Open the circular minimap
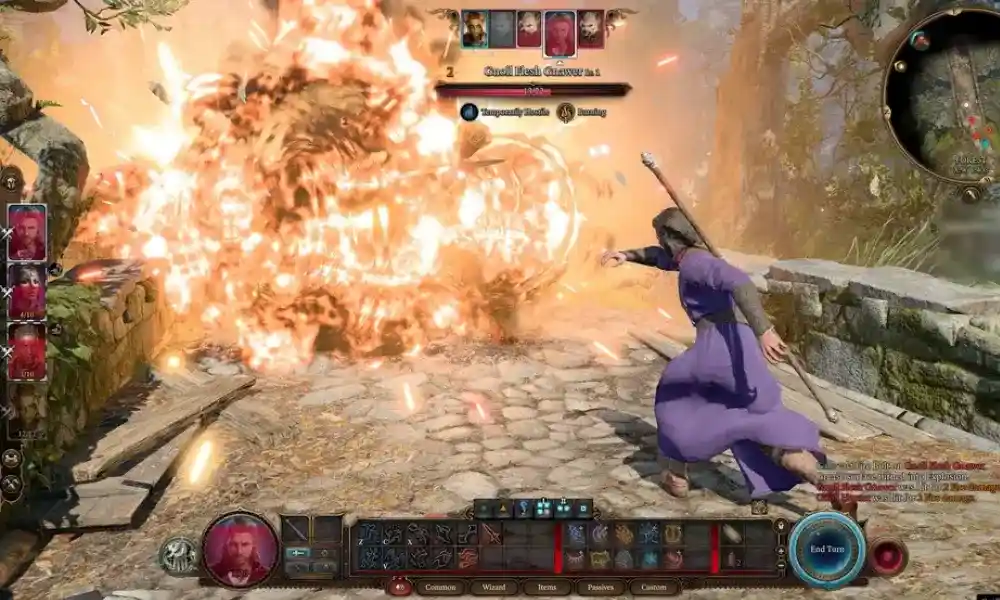 [x=943, y=95]
